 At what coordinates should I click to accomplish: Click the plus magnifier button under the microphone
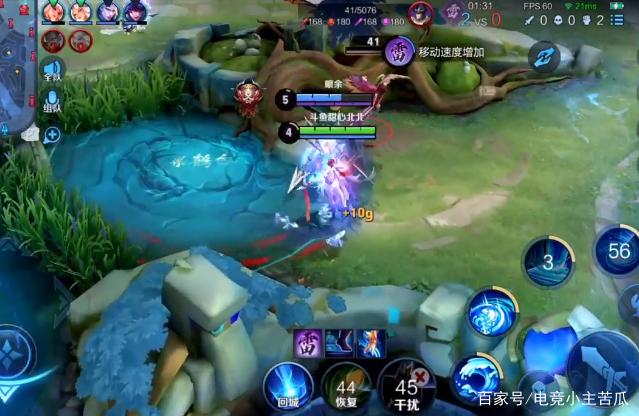pos(51,134)
